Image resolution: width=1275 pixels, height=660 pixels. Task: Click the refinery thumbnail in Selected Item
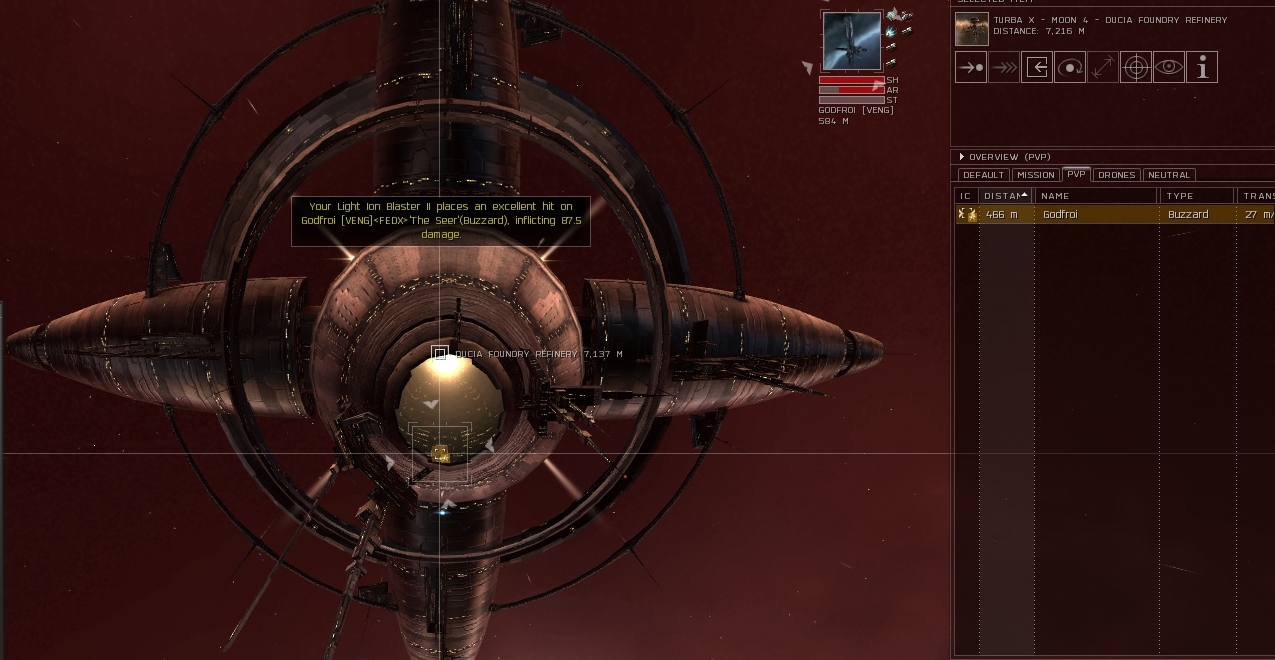click(x=972, y=29)
